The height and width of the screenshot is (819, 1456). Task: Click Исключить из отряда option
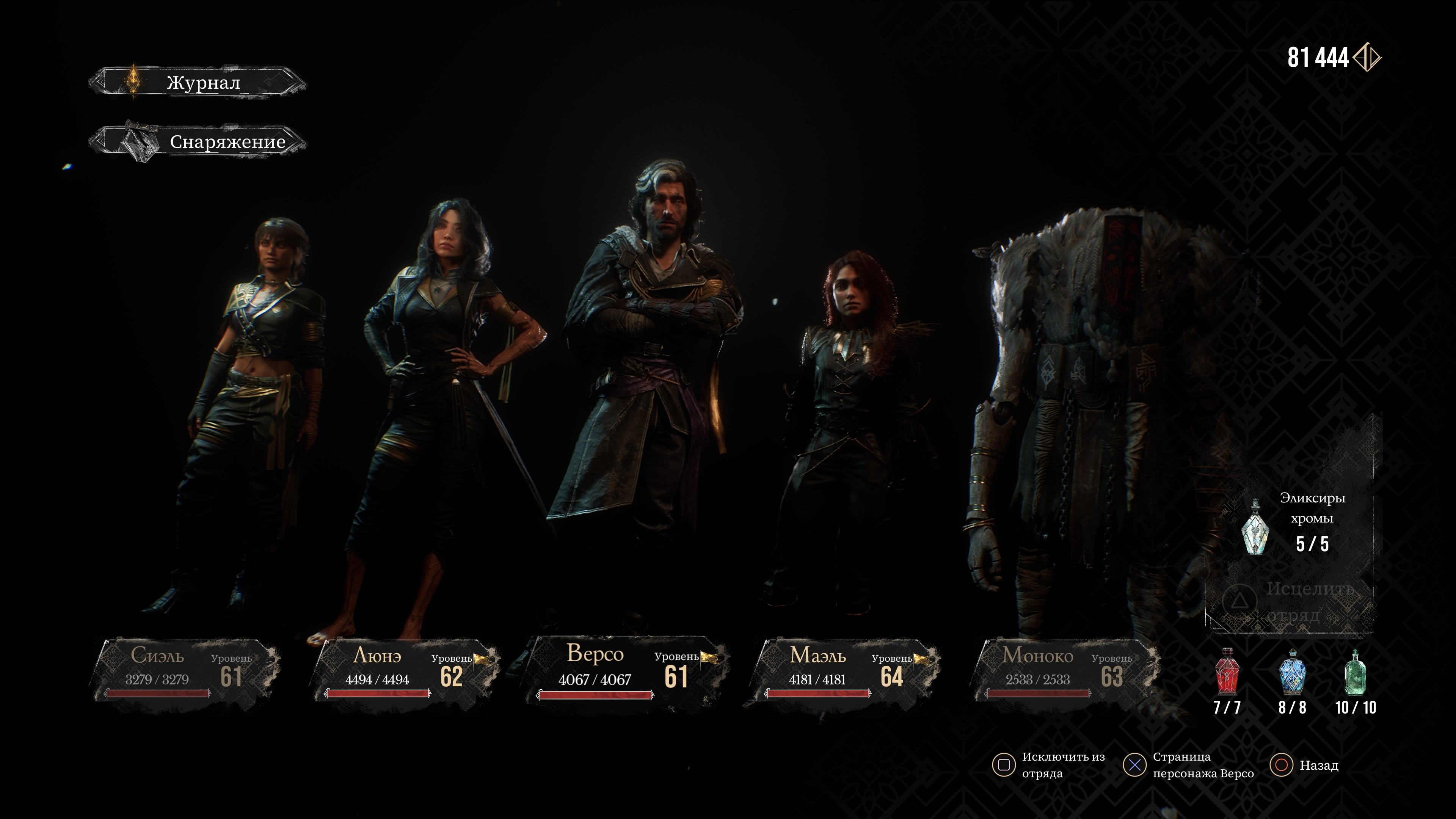1049,765
